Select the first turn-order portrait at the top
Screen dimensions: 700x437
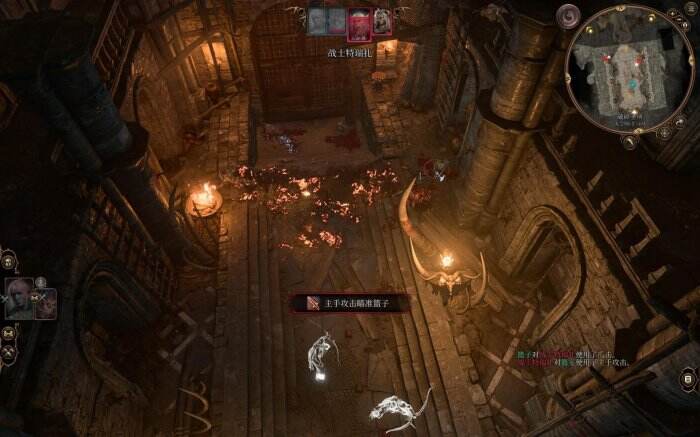(318, 21)
